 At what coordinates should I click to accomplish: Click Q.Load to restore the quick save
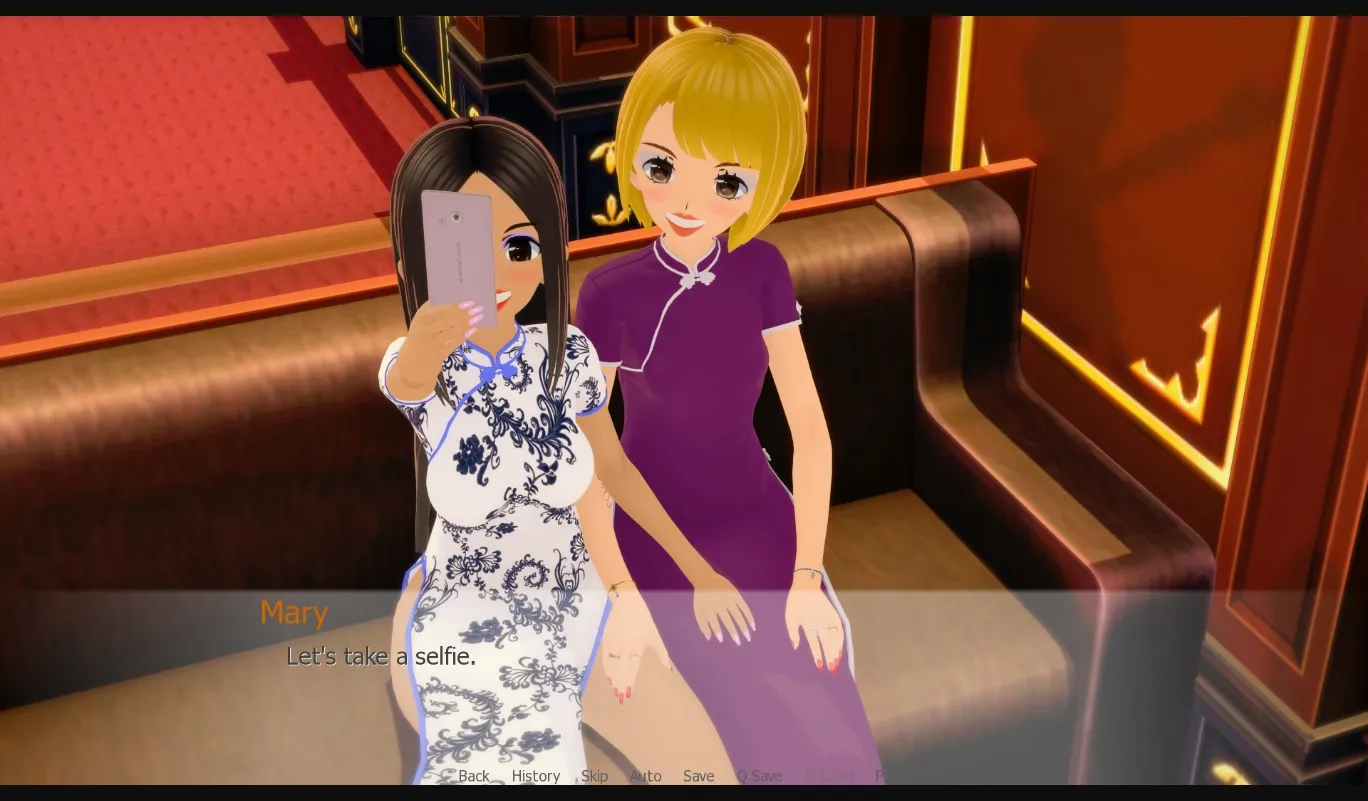[x=831, y=776]
